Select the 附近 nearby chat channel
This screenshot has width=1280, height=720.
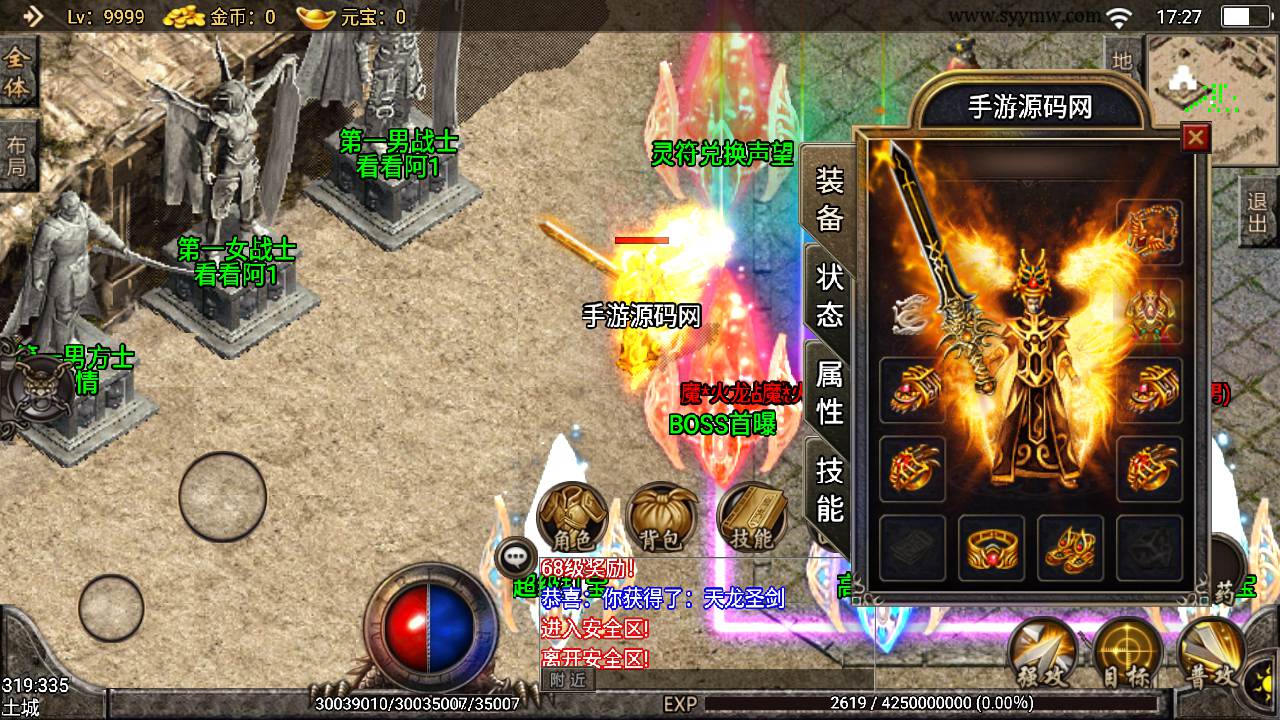[x=567, y=680]
